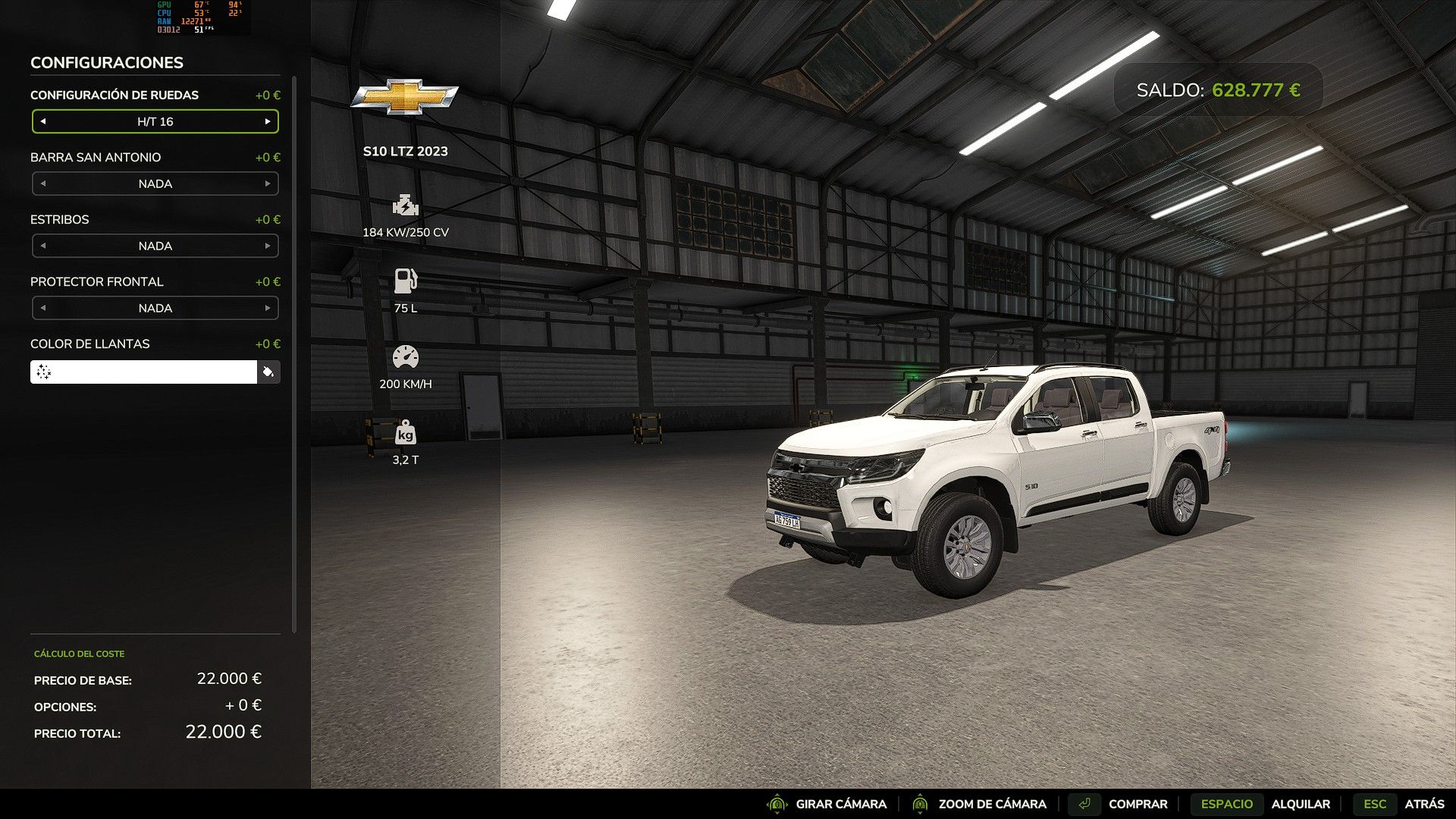Viewport: 1456px width, 819px height.
Task: Go back with the Atrás button
Action: click(1423, 804)
